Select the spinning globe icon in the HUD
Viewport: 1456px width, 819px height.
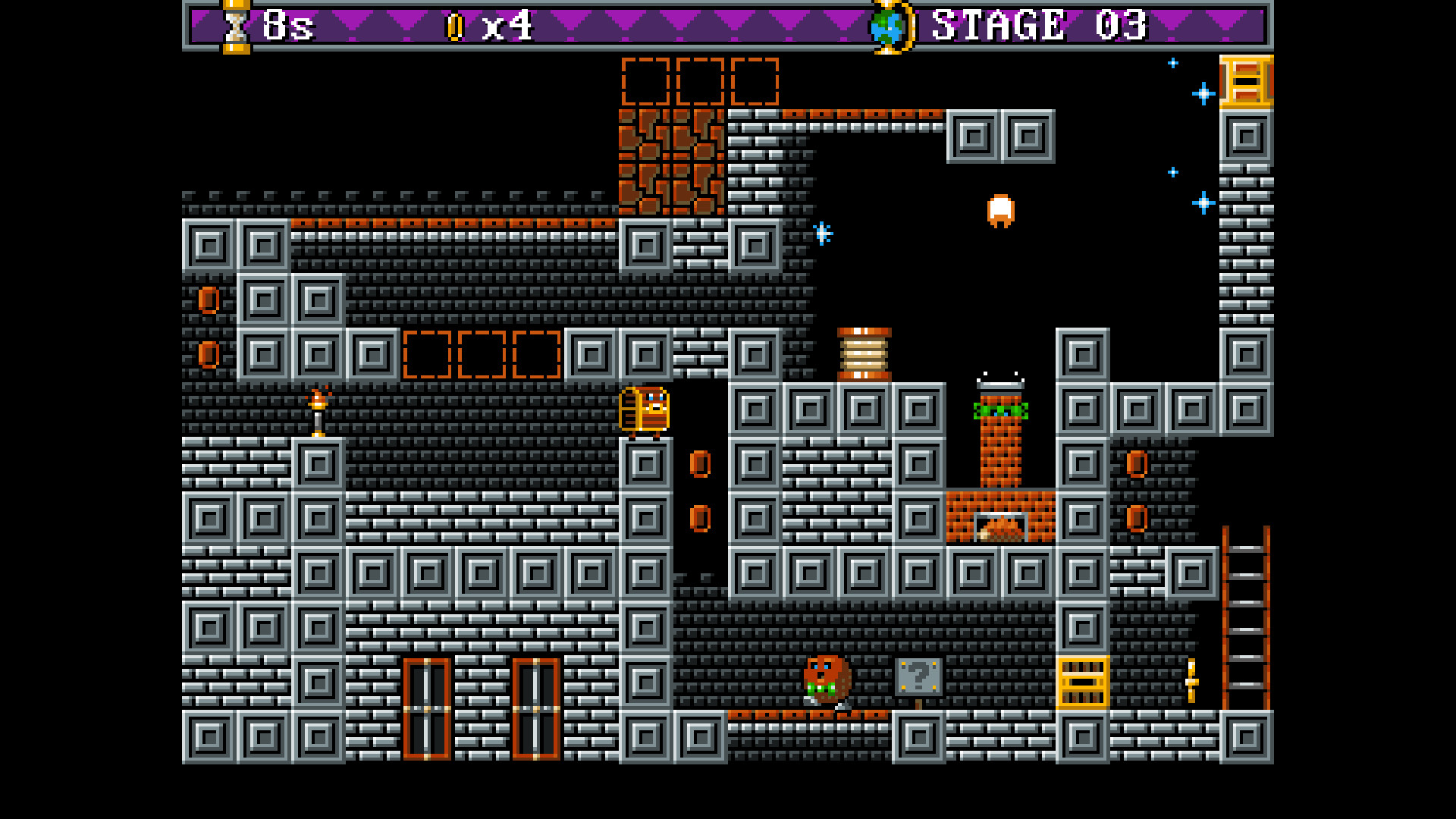pos(887,25)
